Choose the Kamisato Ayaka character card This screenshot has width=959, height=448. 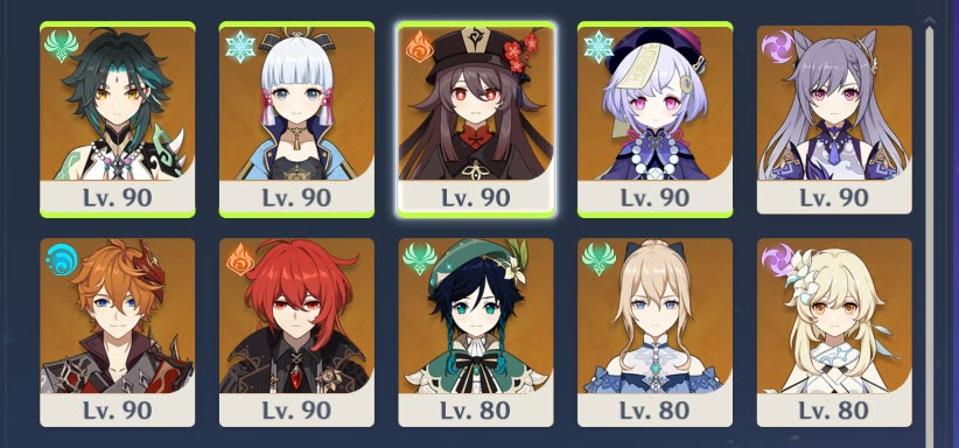click(x=296, y=118)
